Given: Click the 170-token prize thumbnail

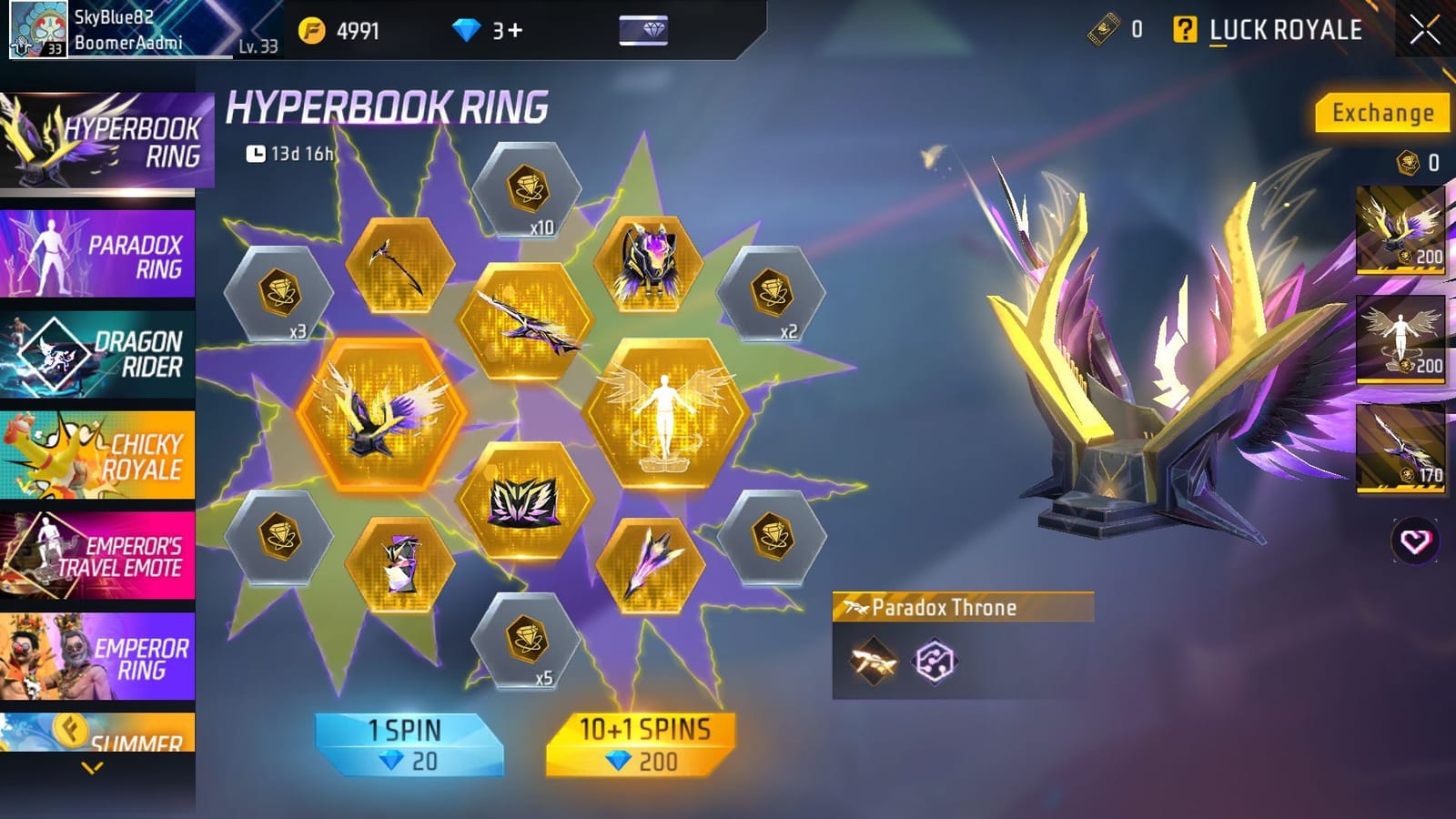Looking at the screenshot, I should coord(1399,446).
